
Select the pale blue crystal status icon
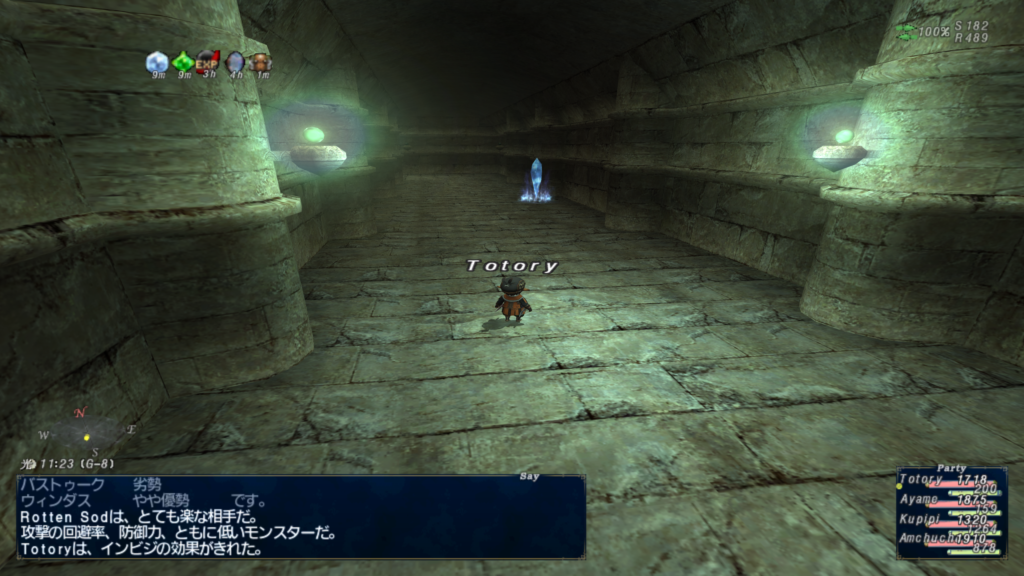pos(157,62)
